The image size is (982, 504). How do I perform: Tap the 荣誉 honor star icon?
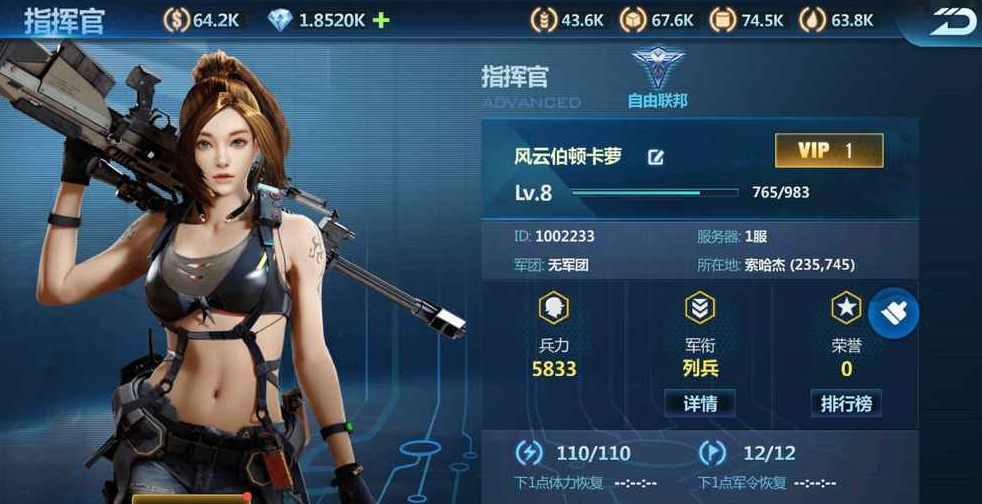846,309
